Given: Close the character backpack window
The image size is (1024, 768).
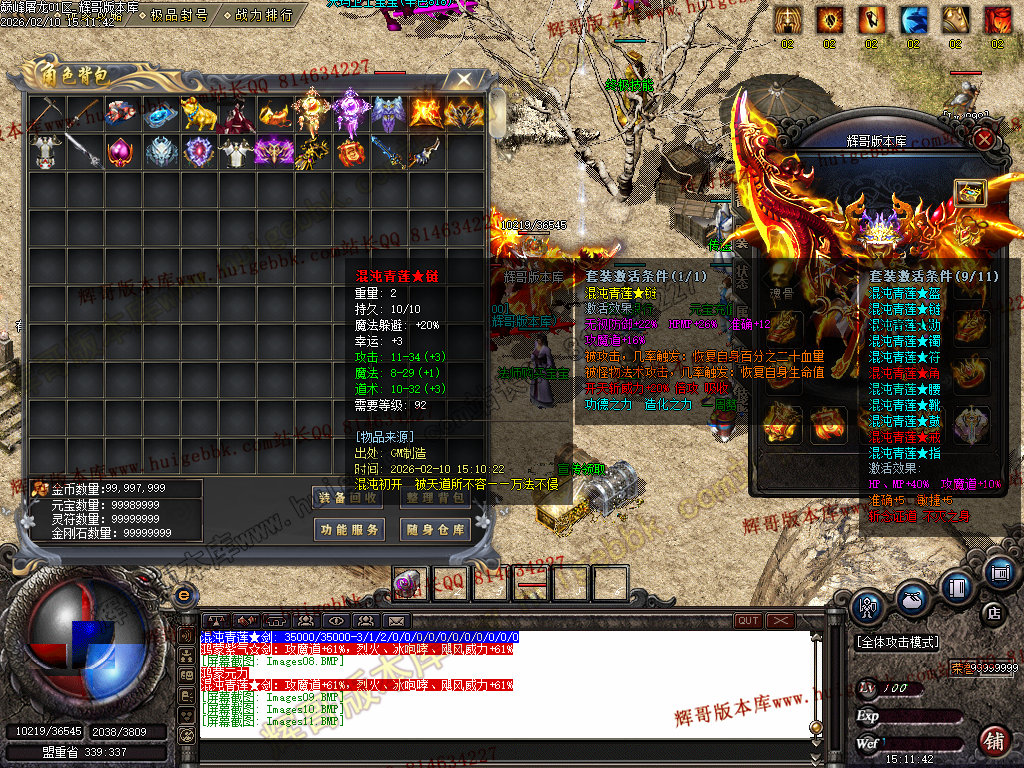Looking at the screenshot, I should point(463,79).
